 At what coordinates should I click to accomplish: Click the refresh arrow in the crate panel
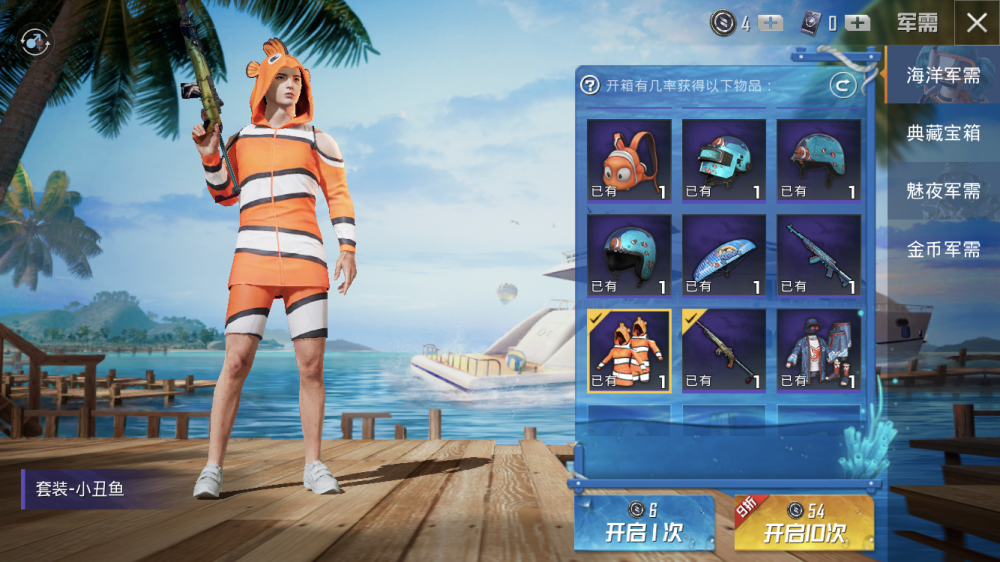point(842,86)
